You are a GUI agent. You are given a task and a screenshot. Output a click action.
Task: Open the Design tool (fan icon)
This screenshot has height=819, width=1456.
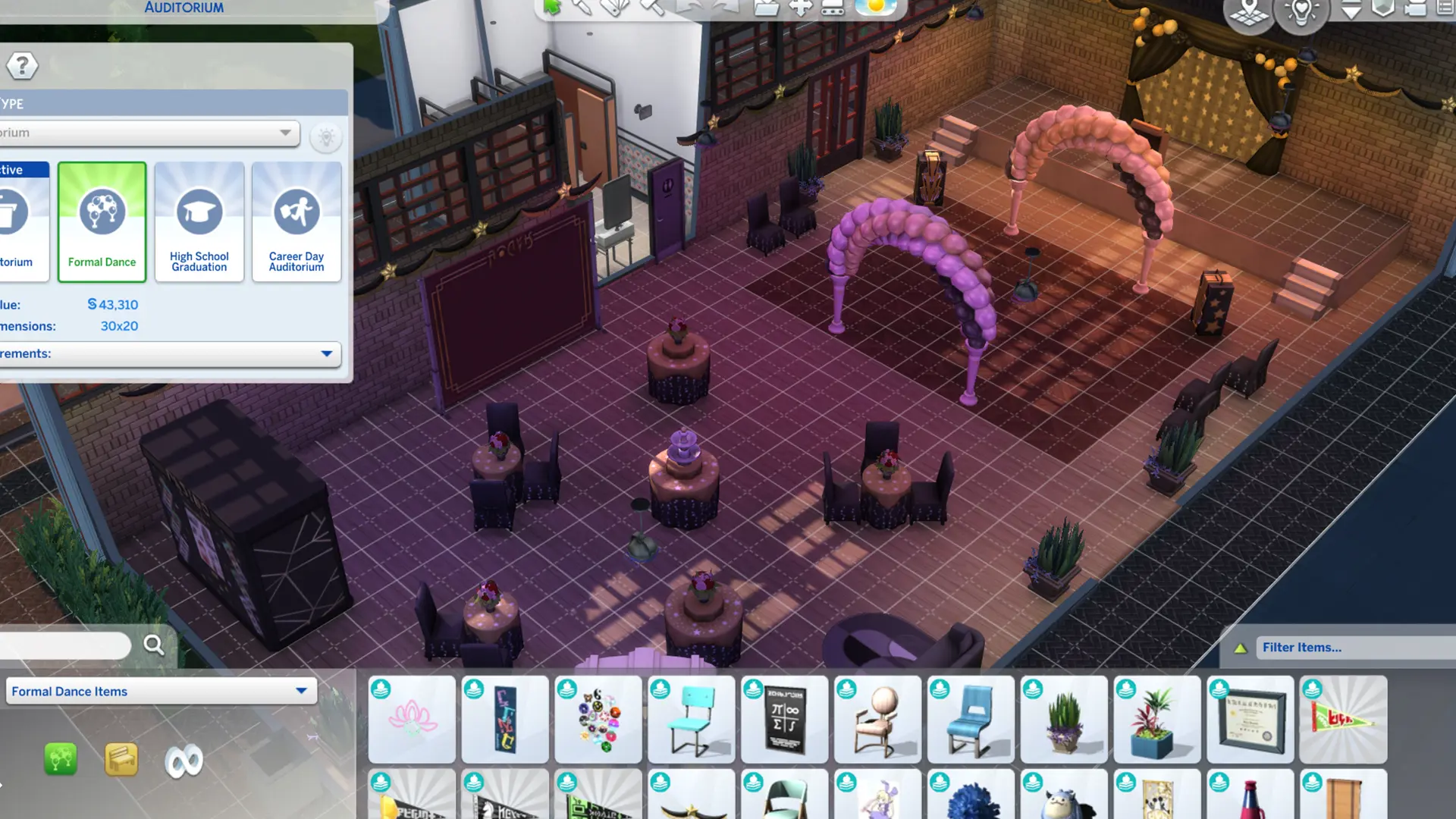tap(614, 8)
